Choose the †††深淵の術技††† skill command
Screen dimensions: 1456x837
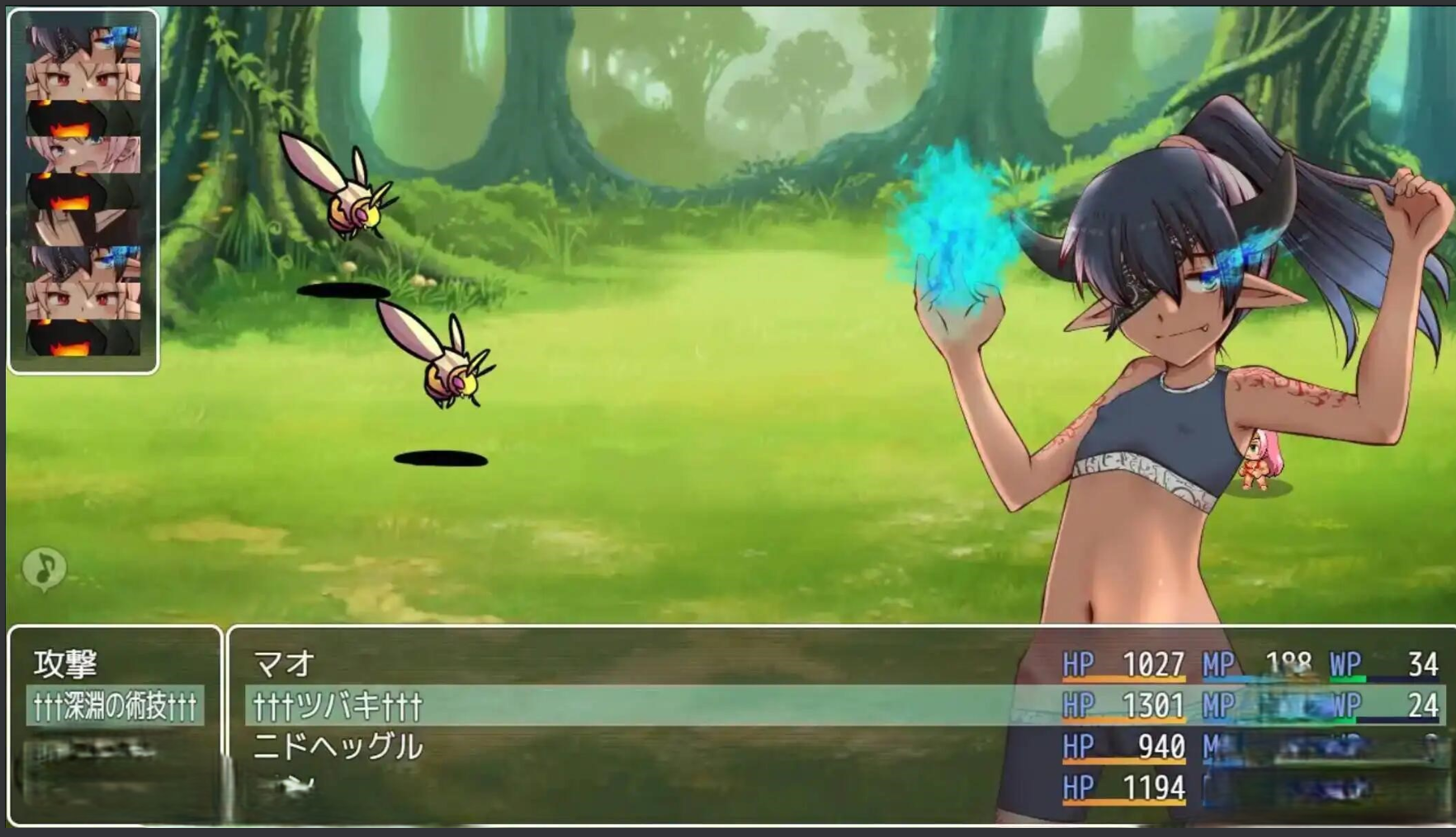115,706
